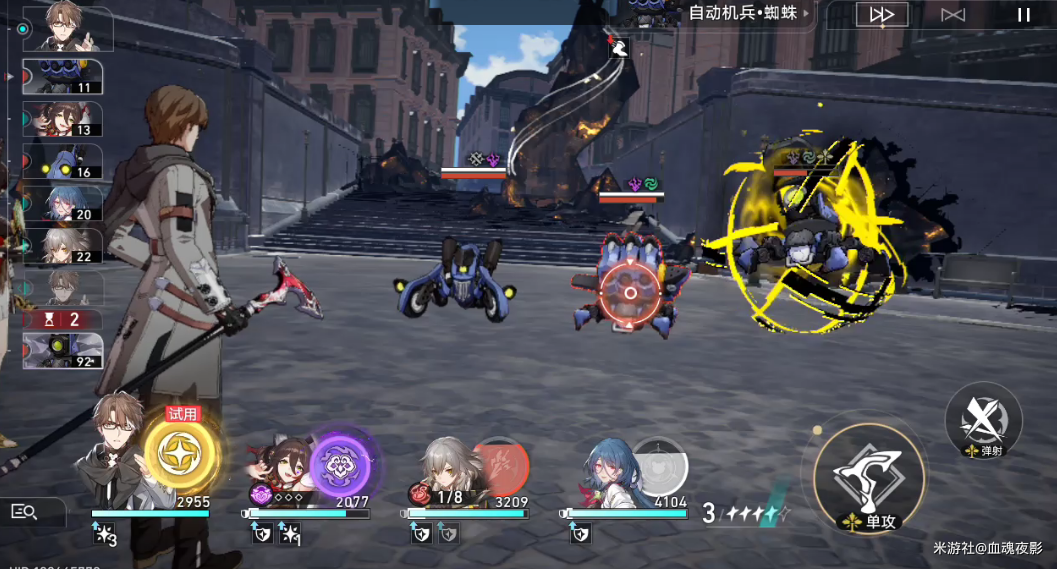Select the turn order portrait marked 16
This screenshot has height=569, width=1057.
pyautogui.click(x=62, y=162)
